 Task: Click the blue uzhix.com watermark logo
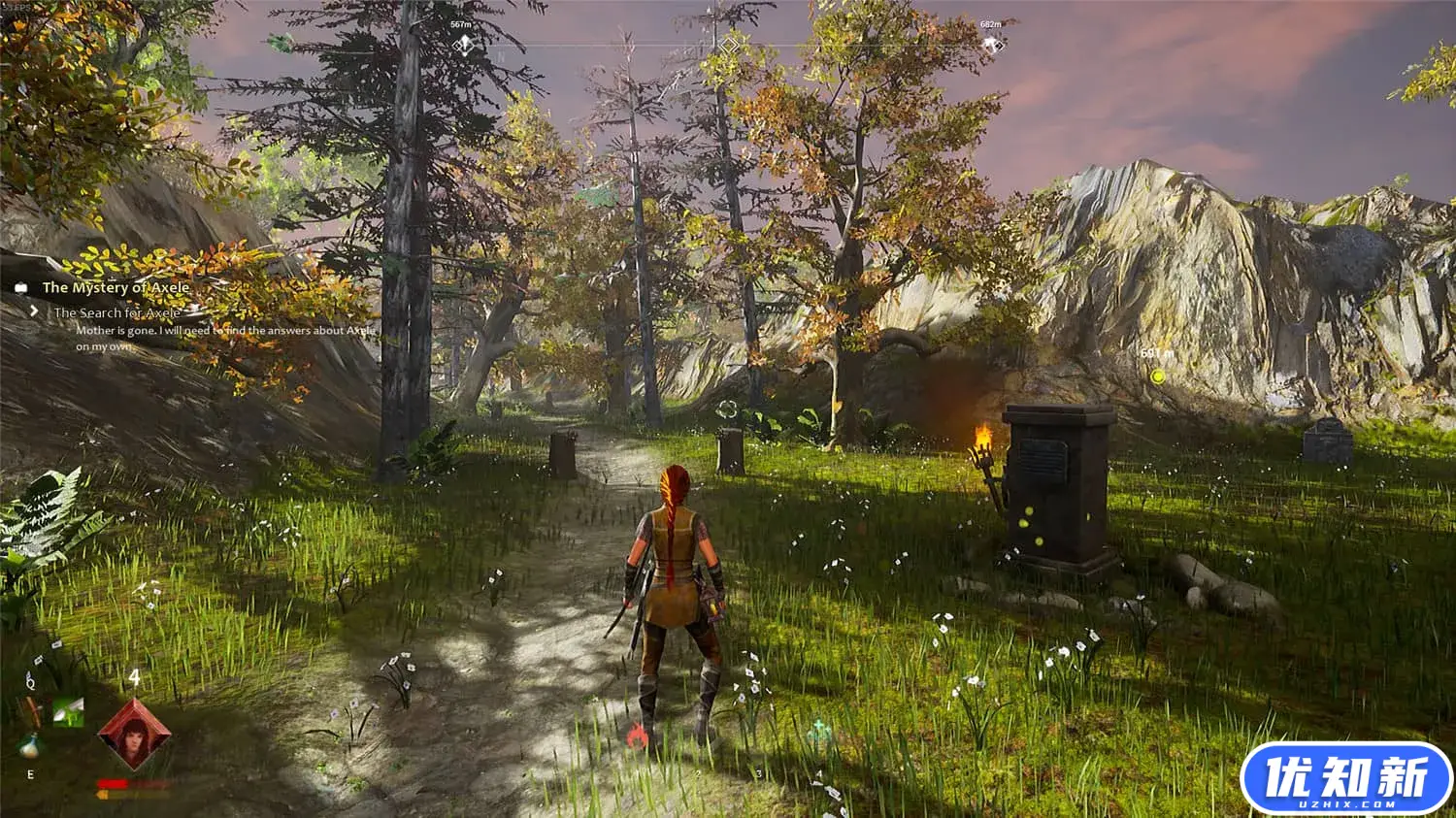[1346, 778]
